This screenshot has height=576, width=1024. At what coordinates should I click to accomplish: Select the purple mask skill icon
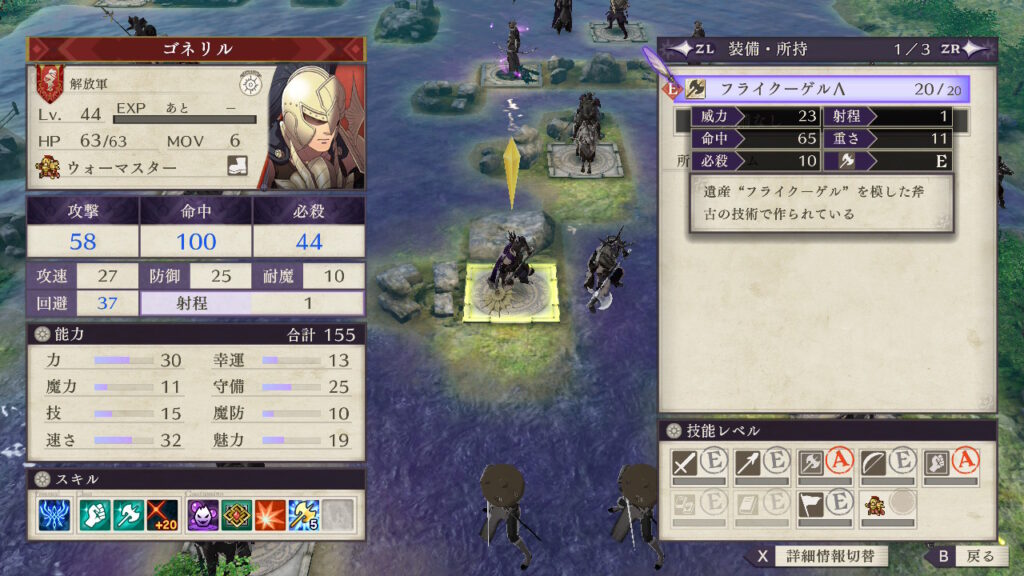coord(203,514)
